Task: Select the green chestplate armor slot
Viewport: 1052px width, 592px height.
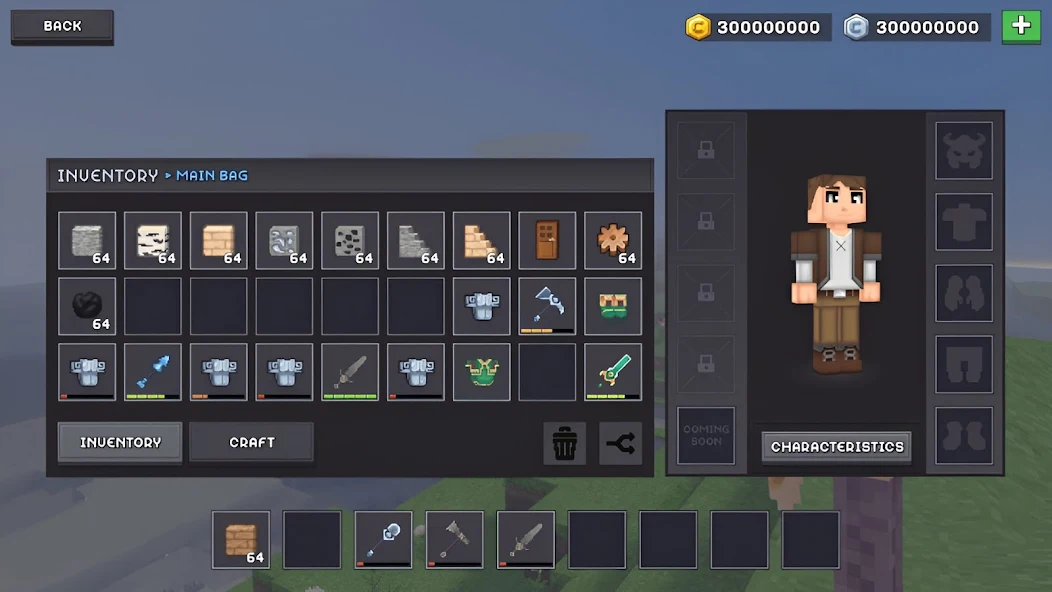Action: (x=481, y=372)
